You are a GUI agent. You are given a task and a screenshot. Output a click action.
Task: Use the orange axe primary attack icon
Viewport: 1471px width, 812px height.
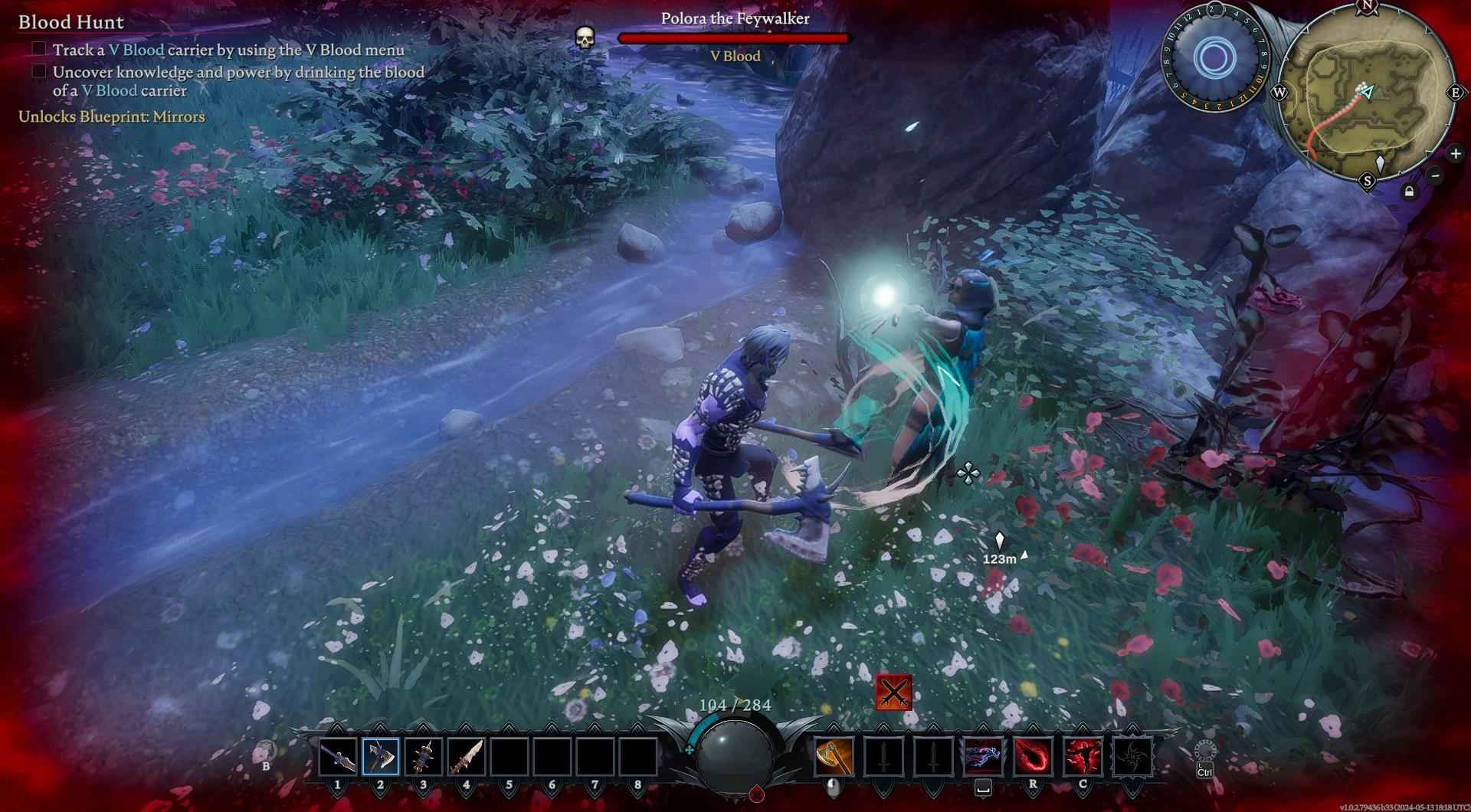click(834, 757)
